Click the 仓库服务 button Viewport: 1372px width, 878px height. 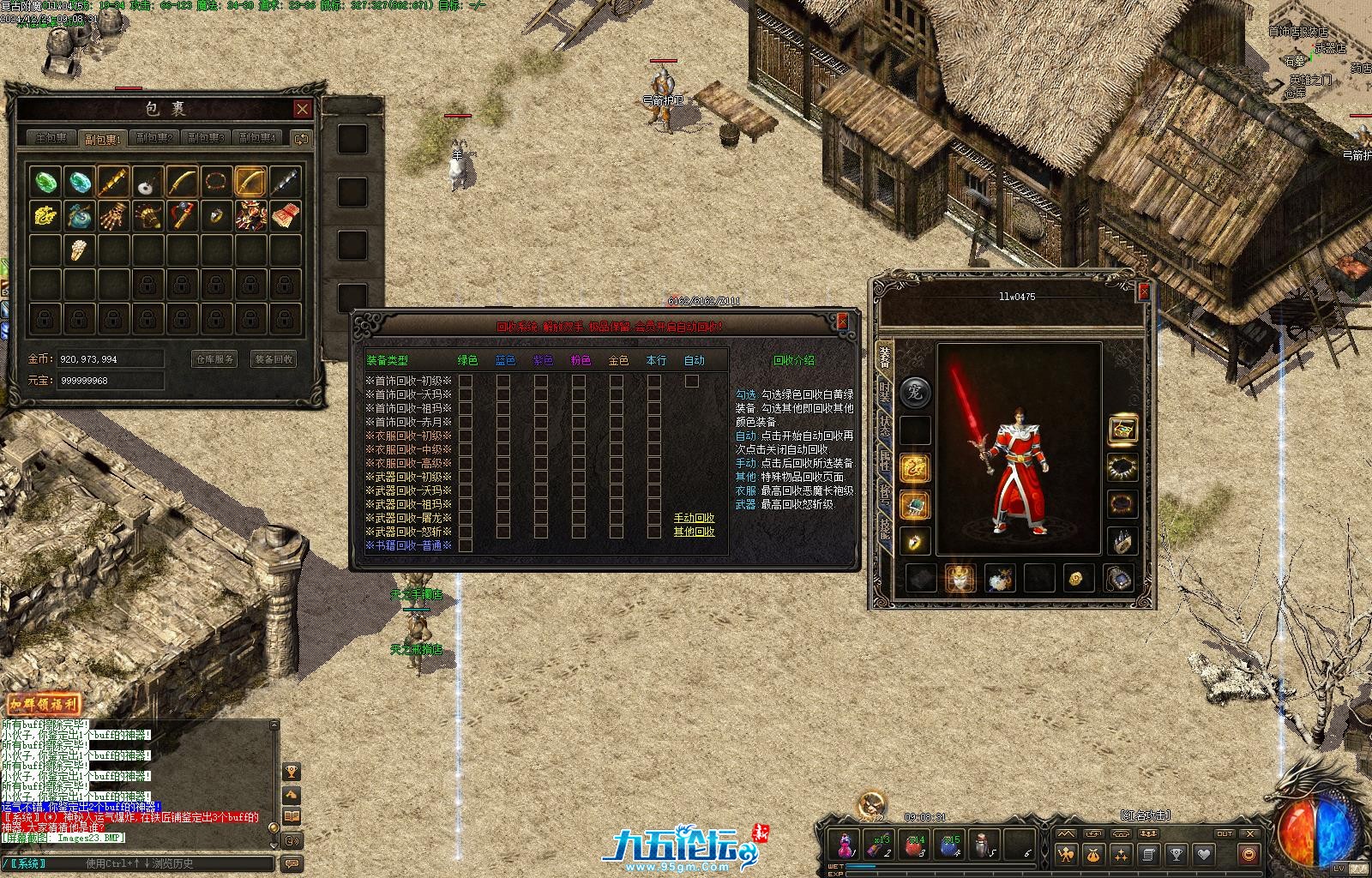[214, 359]
